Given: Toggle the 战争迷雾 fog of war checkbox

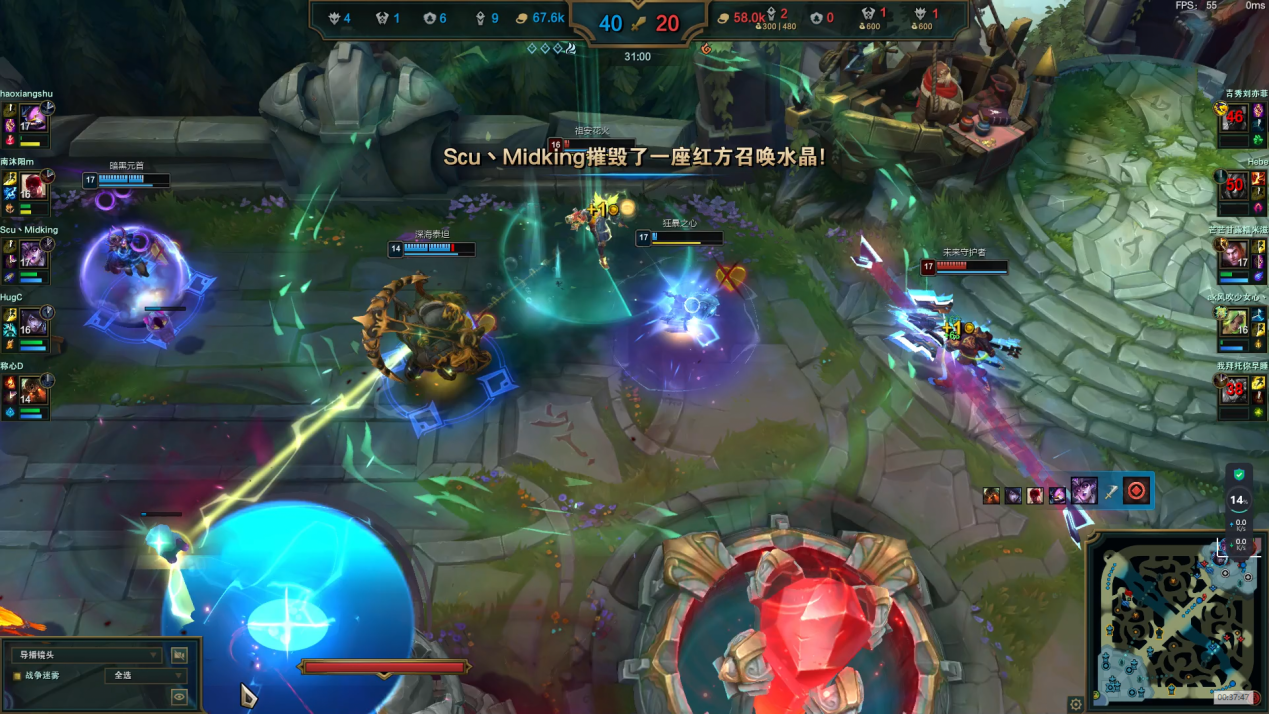Looking at the screenshot, I should [x=17, y=676].
